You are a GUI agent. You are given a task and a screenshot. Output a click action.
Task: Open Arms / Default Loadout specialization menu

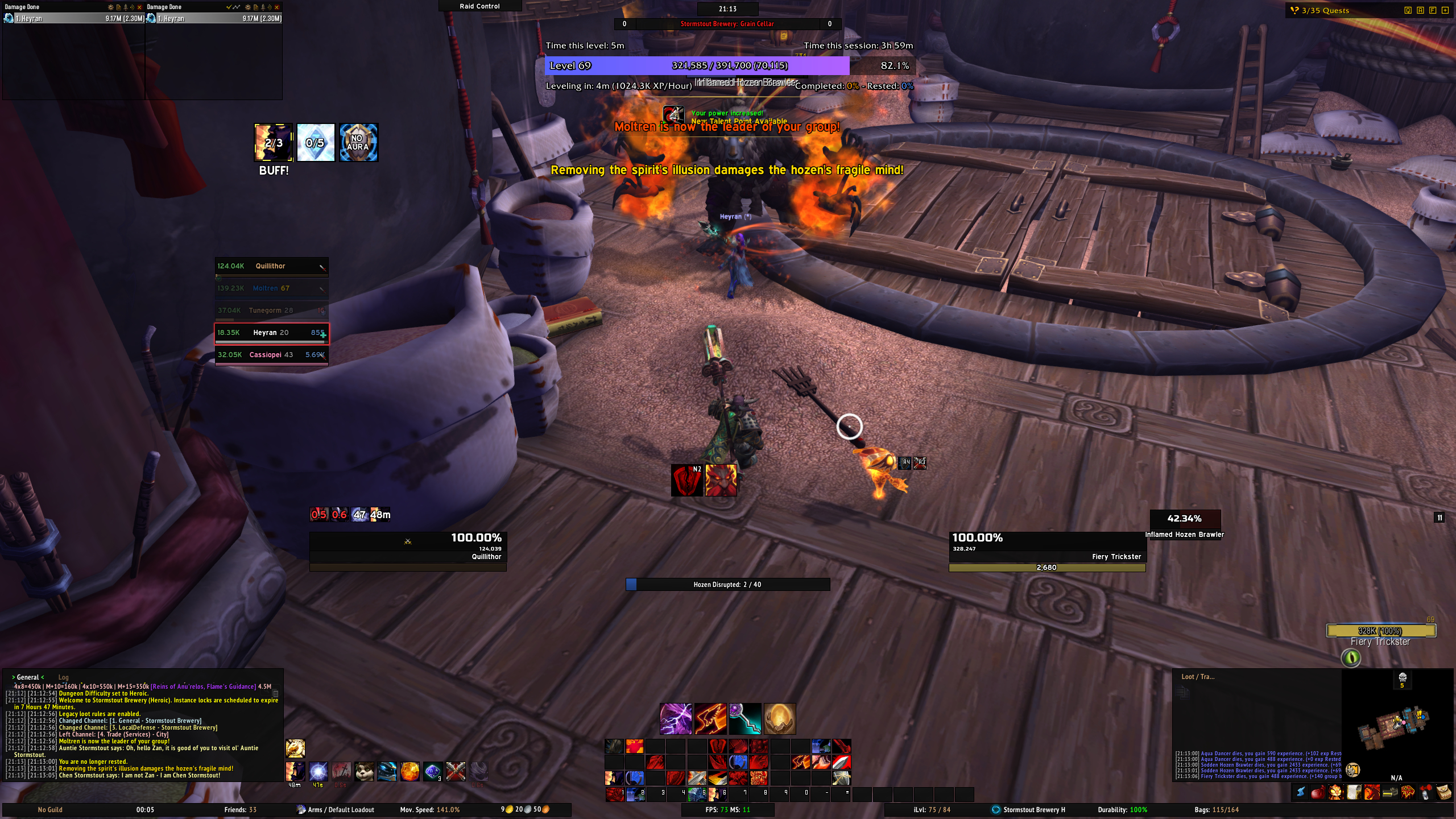[x=340, y=810]
